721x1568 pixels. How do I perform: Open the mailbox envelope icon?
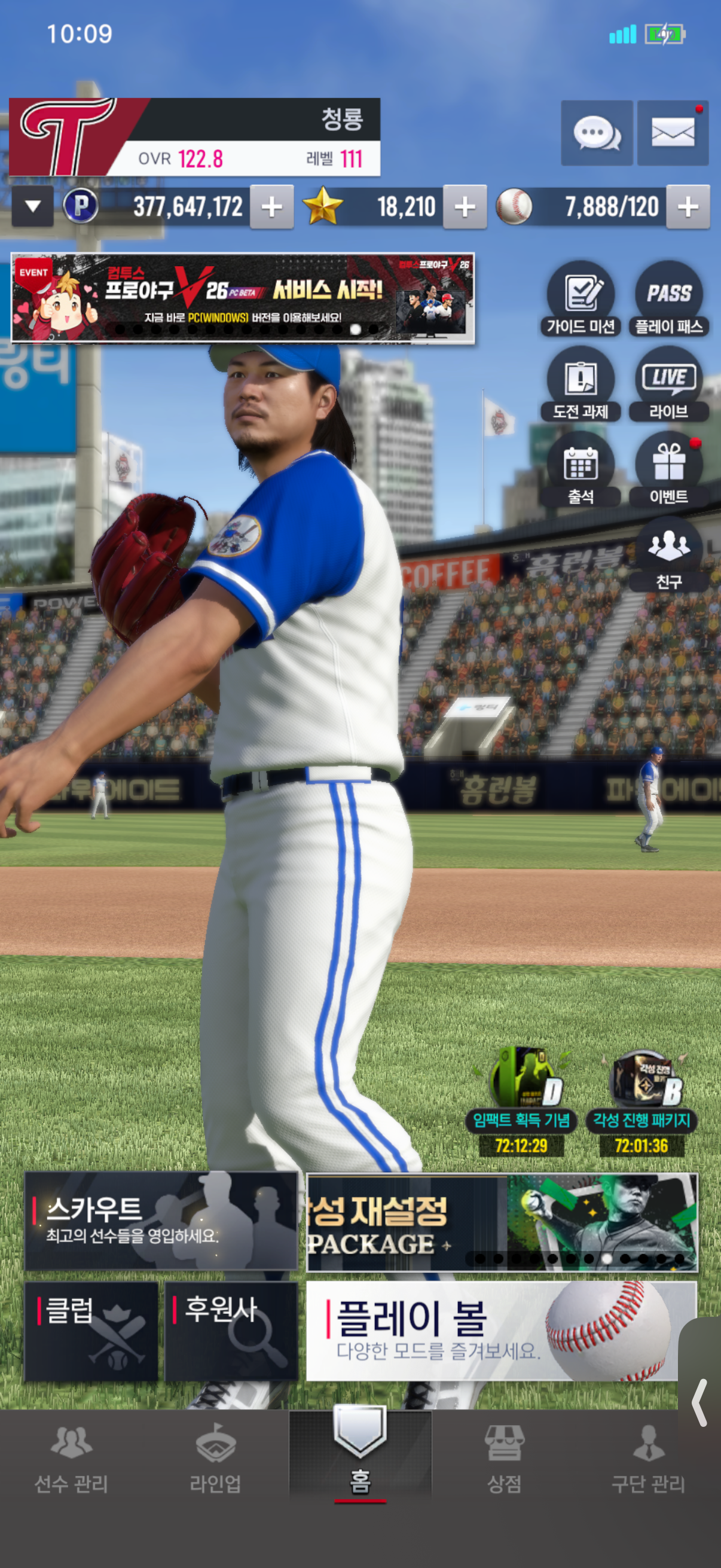click(x=673, y=133)
